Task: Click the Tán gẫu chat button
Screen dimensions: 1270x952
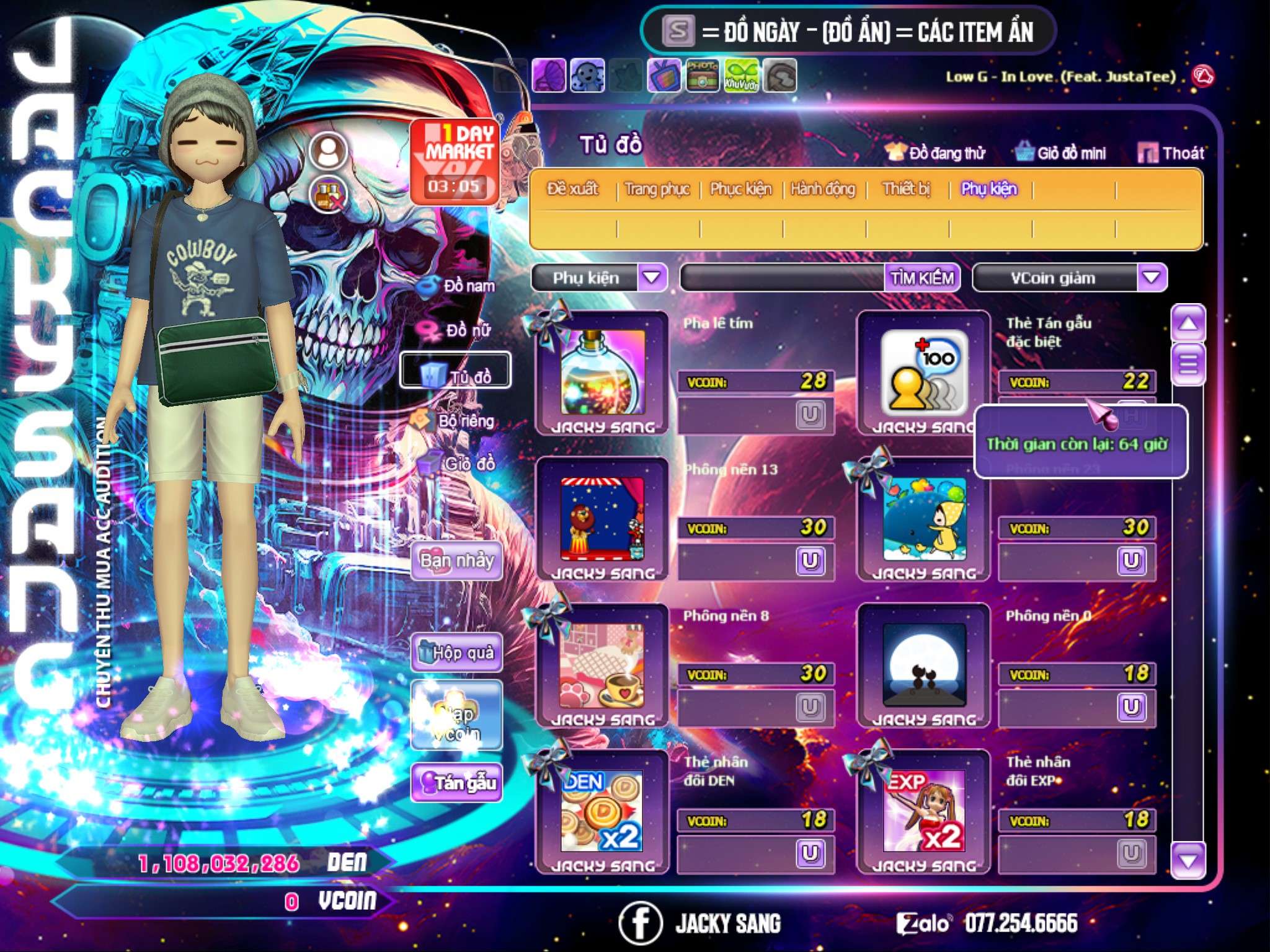Action: (457, 783)
